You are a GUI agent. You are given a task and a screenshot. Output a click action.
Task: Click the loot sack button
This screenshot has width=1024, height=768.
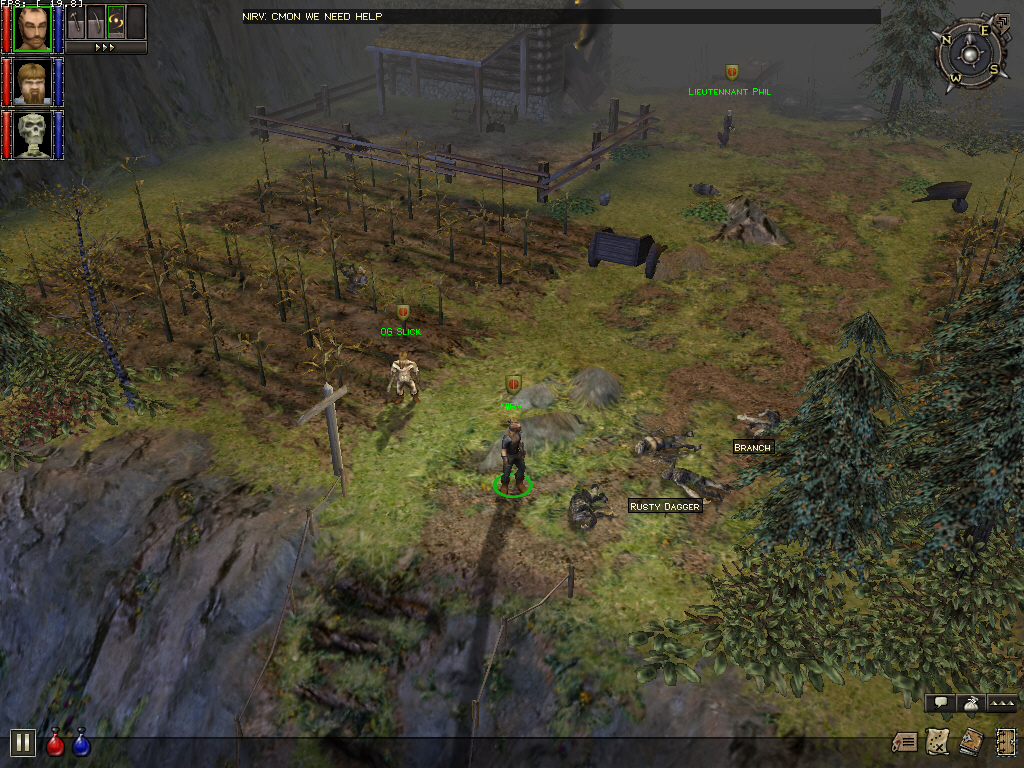click(x=970, y=703)
